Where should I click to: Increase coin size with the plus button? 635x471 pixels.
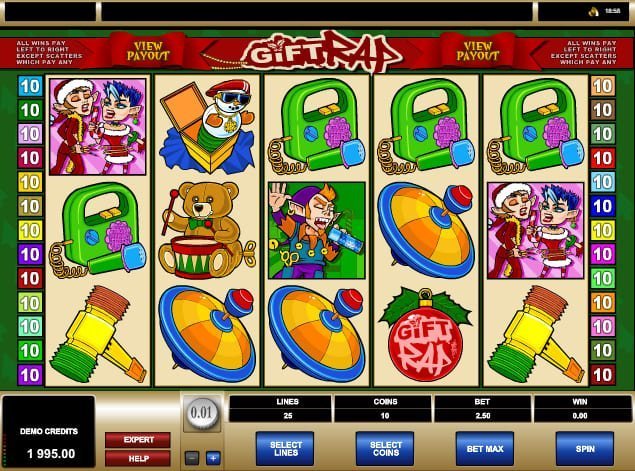[x=213, y=457]
